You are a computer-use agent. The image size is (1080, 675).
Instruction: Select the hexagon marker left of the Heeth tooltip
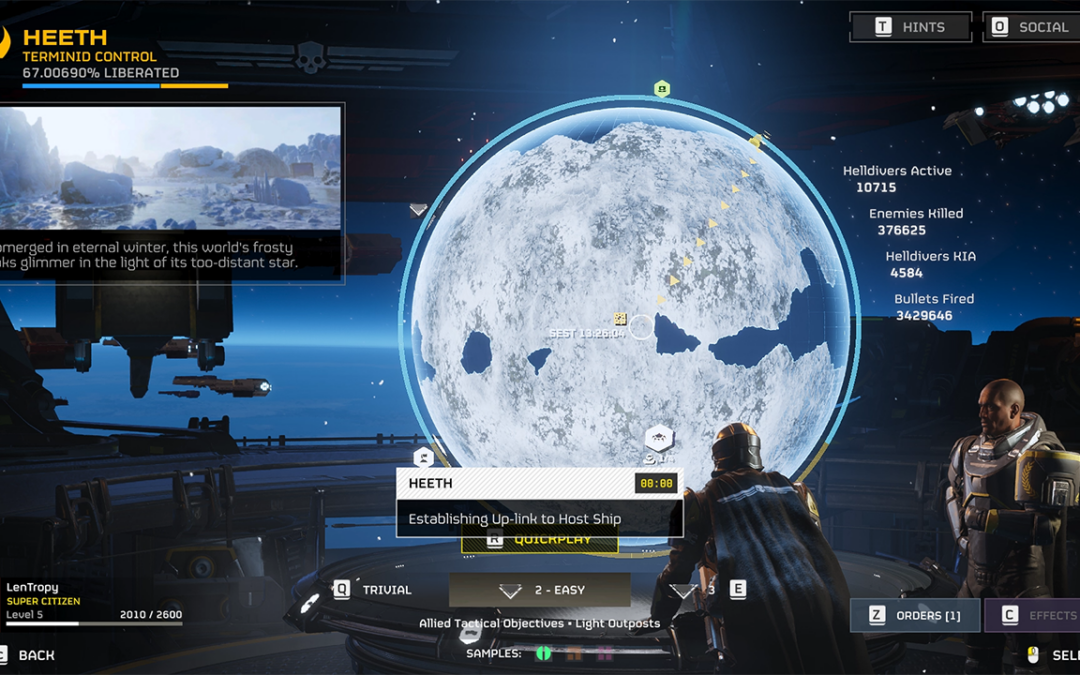point(424,457)
